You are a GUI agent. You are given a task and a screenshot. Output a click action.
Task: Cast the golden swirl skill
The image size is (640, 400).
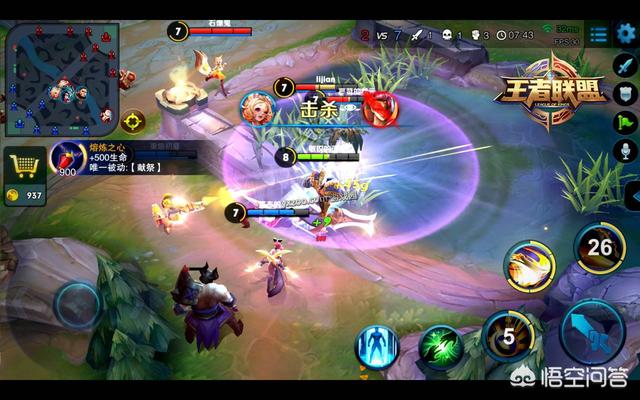point(529,266)
